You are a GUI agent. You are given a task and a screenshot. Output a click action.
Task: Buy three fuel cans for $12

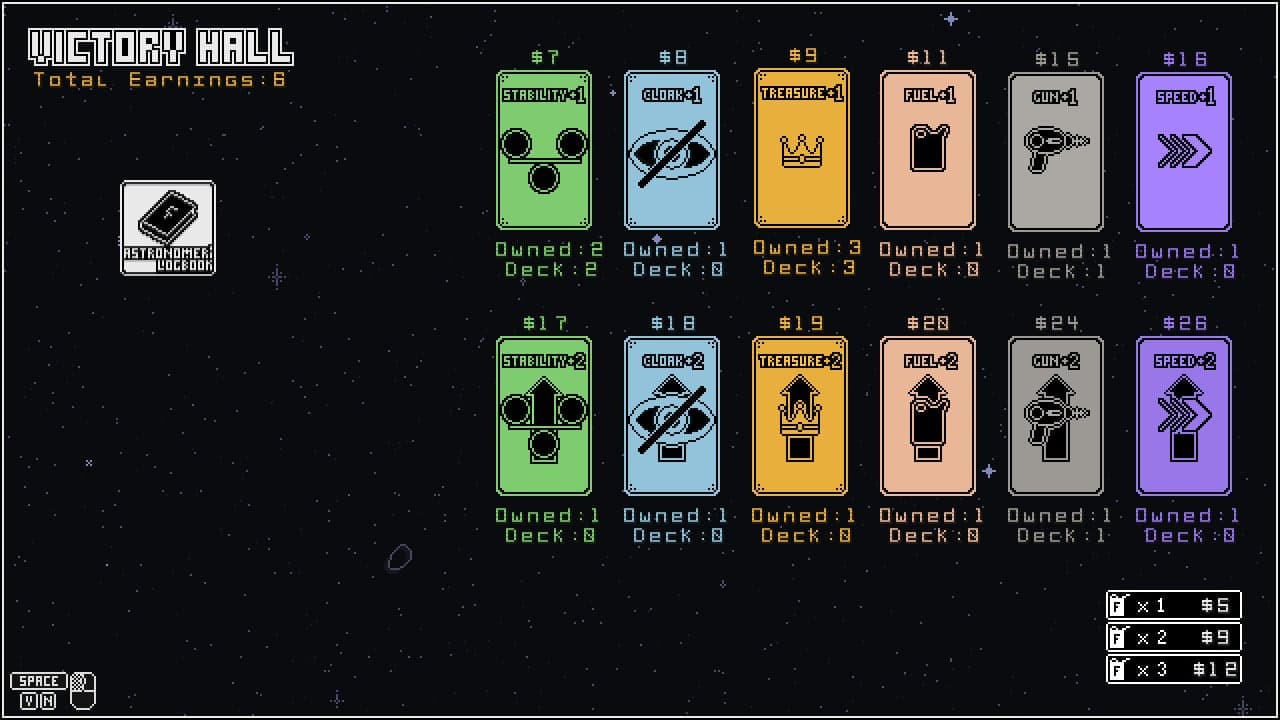1174,669
